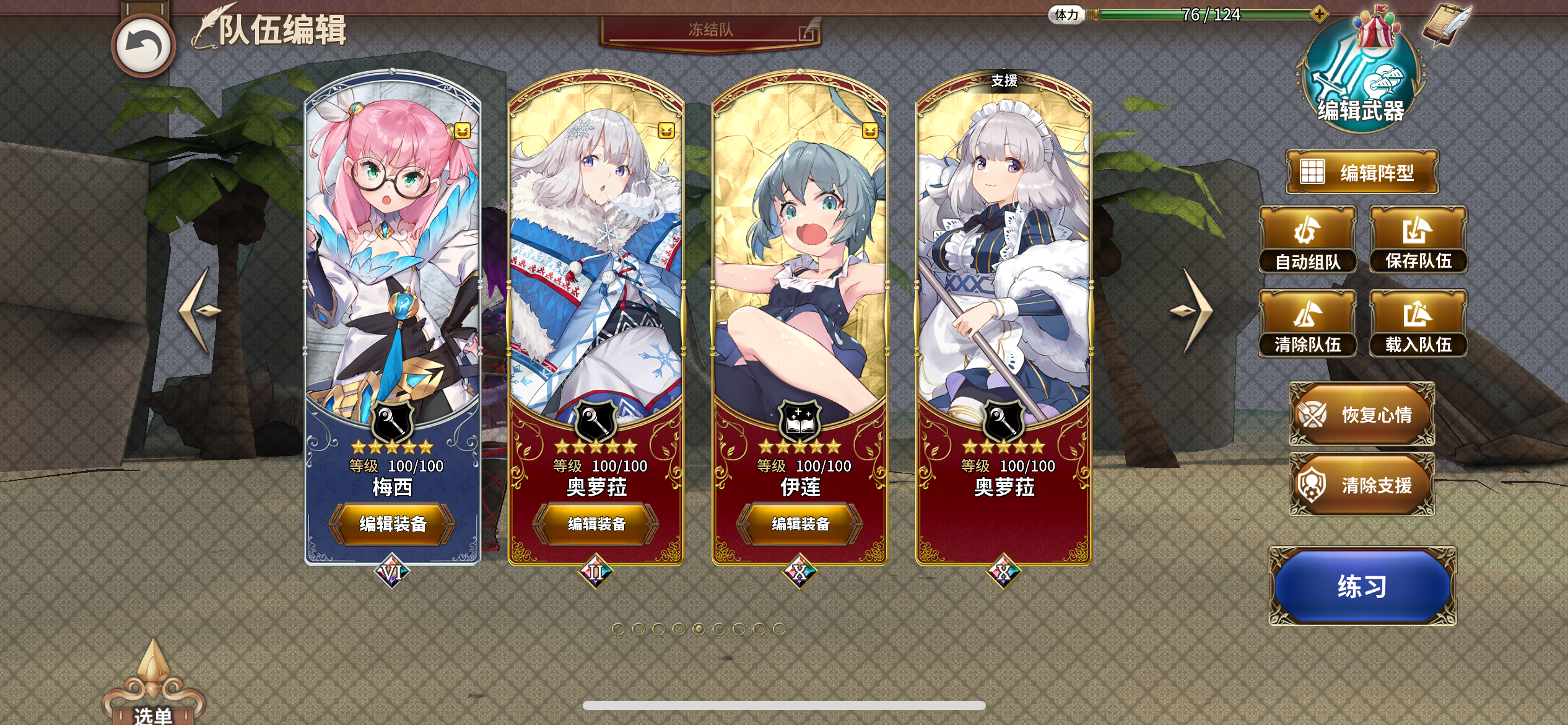
Task: Click the 清除队伍 clear team icon
Action: pos(1308,322)
